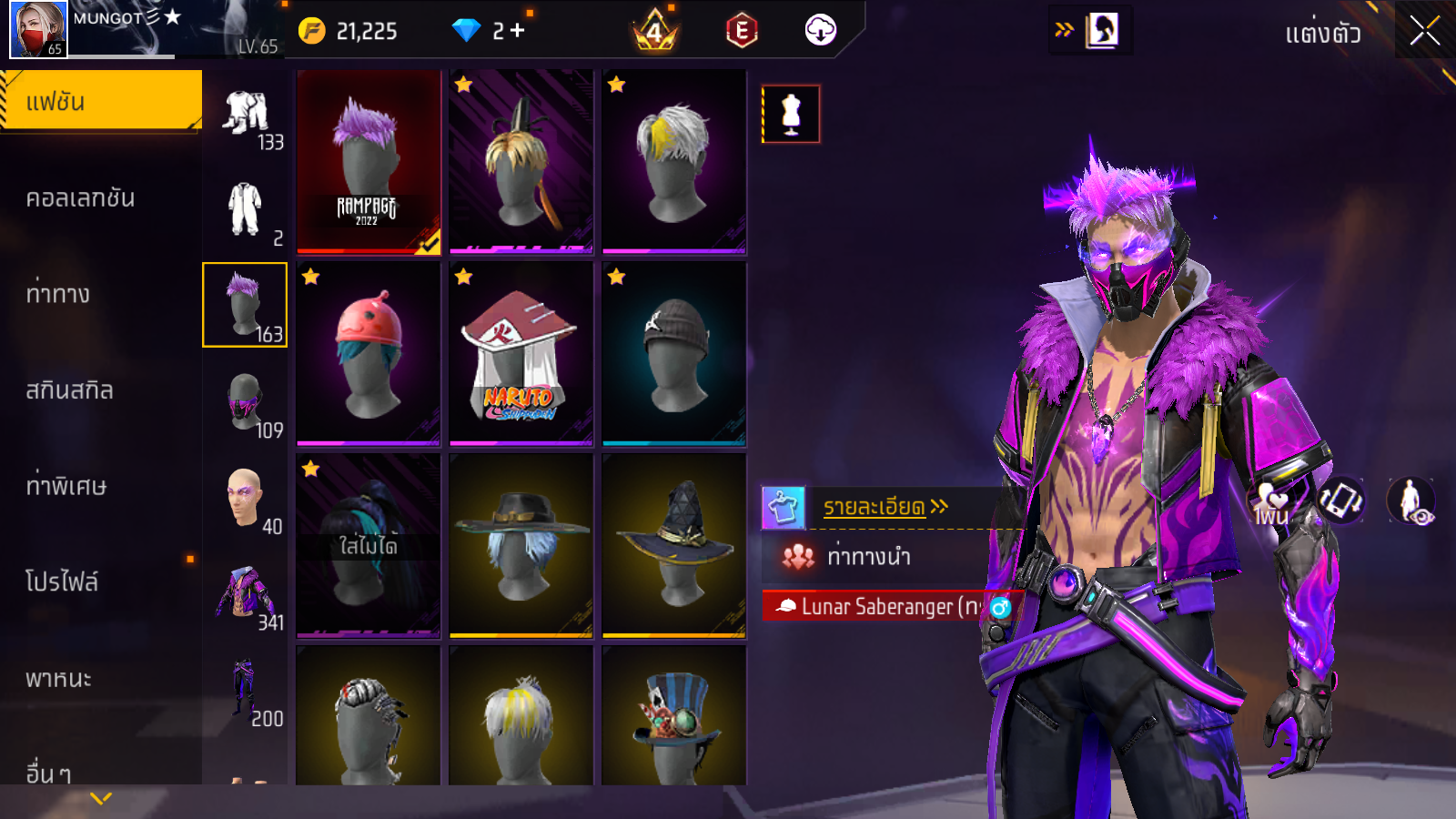The height and width of the screenshot is (819, 1456).
Task: Pick the red fish-shaped cap
Action: (369, 354)
